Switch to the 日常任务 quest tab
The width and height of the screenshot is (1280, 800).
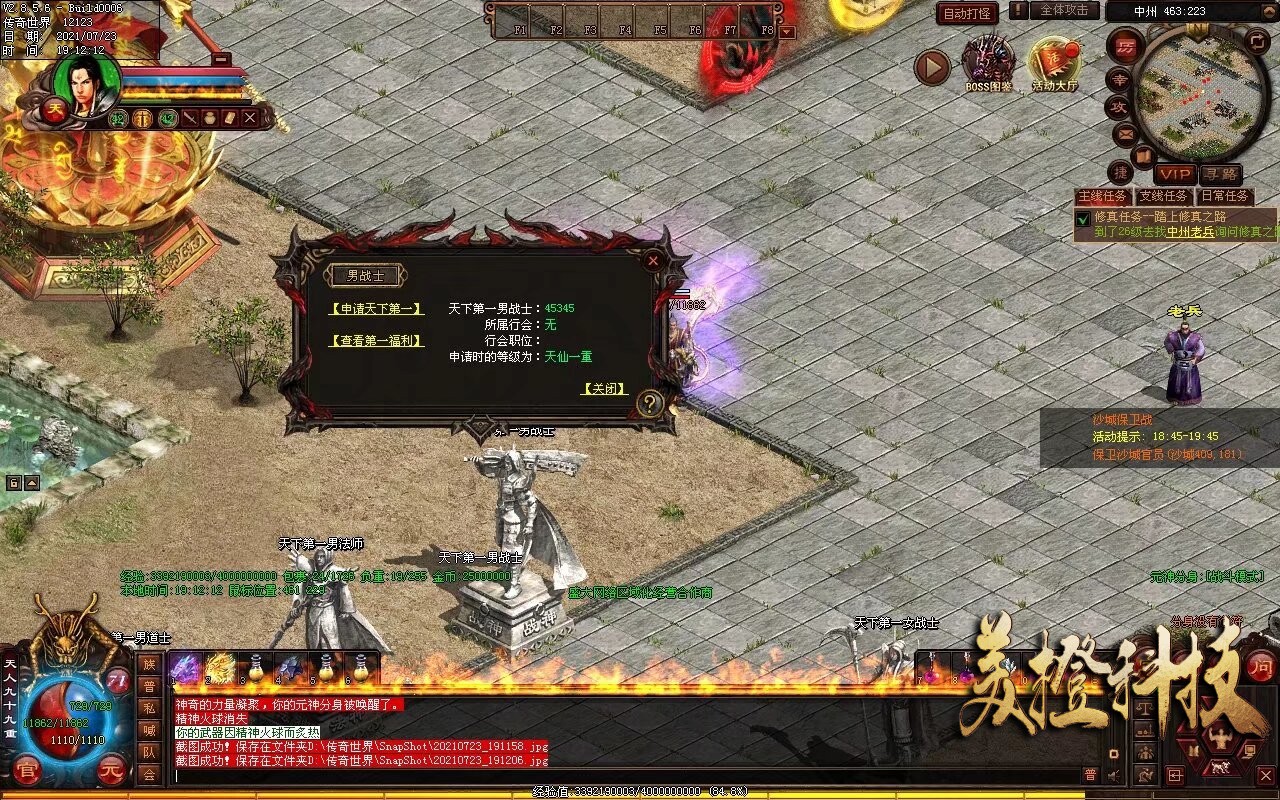pyautogui.click(x=1225, y=194)
